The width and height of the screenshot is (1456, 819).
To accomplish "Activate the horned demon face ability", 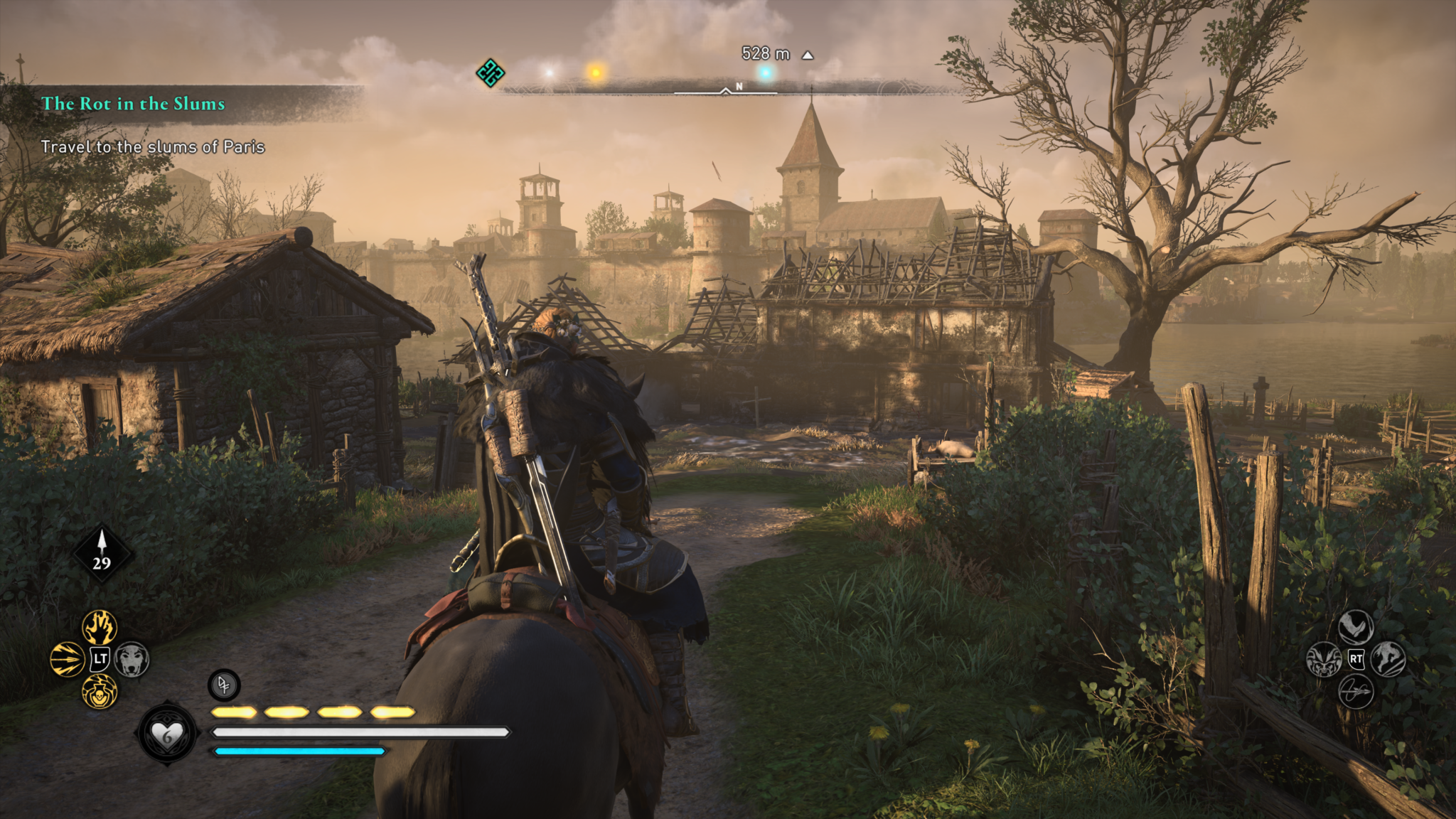I will click(x=1324, y=659).
